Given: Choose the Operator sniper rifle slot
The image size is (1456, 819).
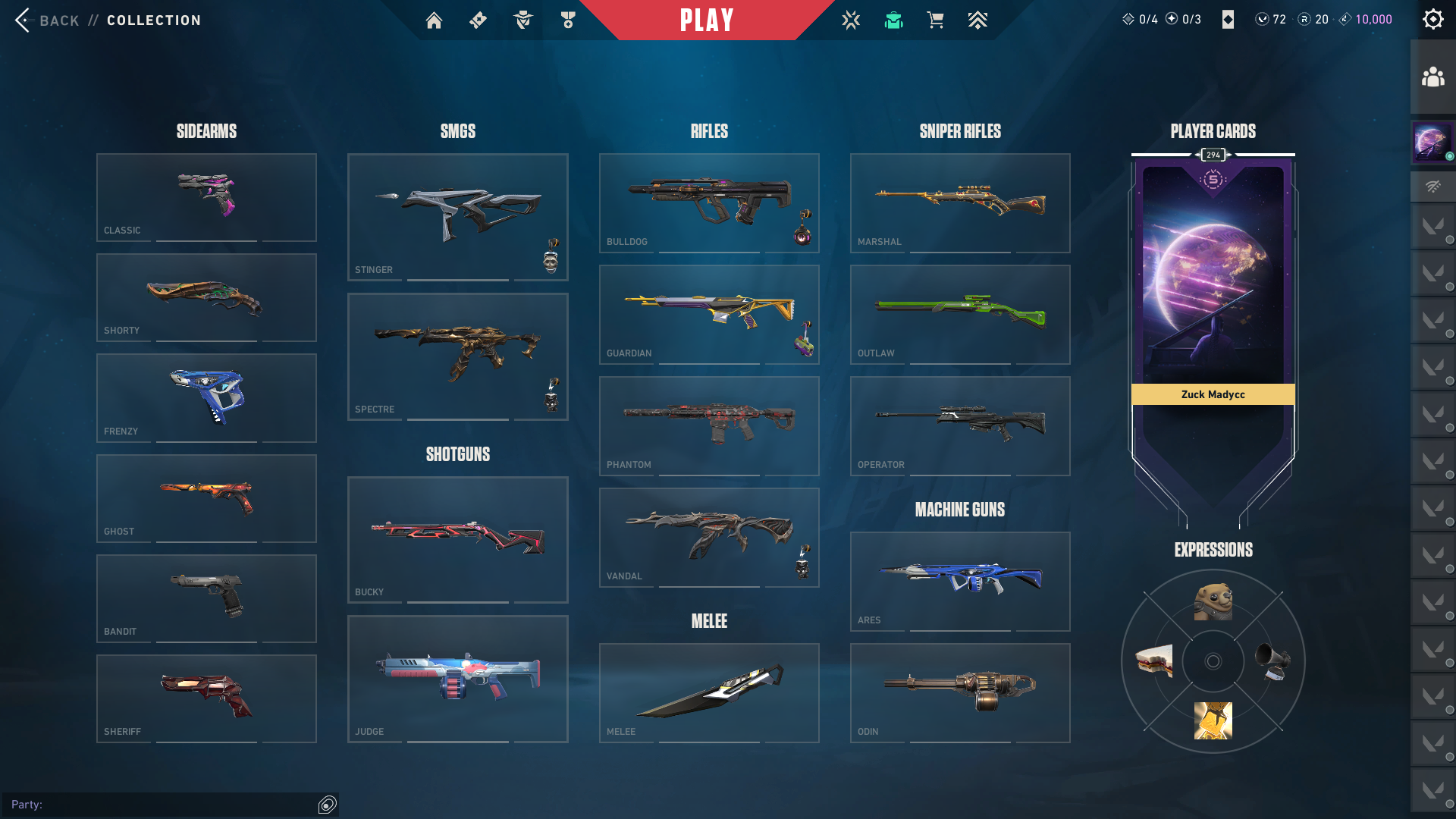Looking at the screenshot, I should click(960, 425).
